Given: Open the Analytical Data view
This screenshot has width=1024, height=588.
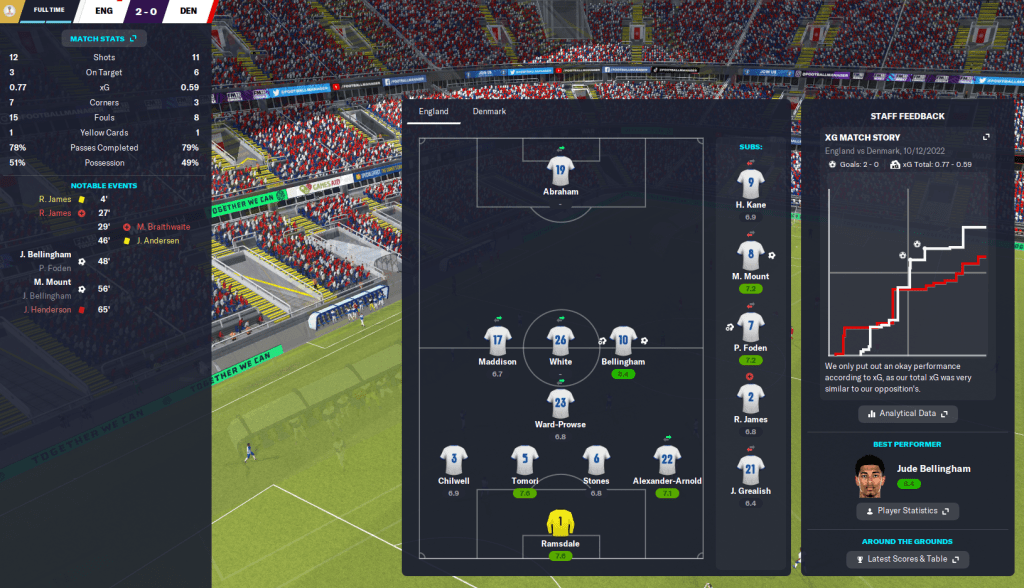Looking at the screenshot, I should [908, 413].
